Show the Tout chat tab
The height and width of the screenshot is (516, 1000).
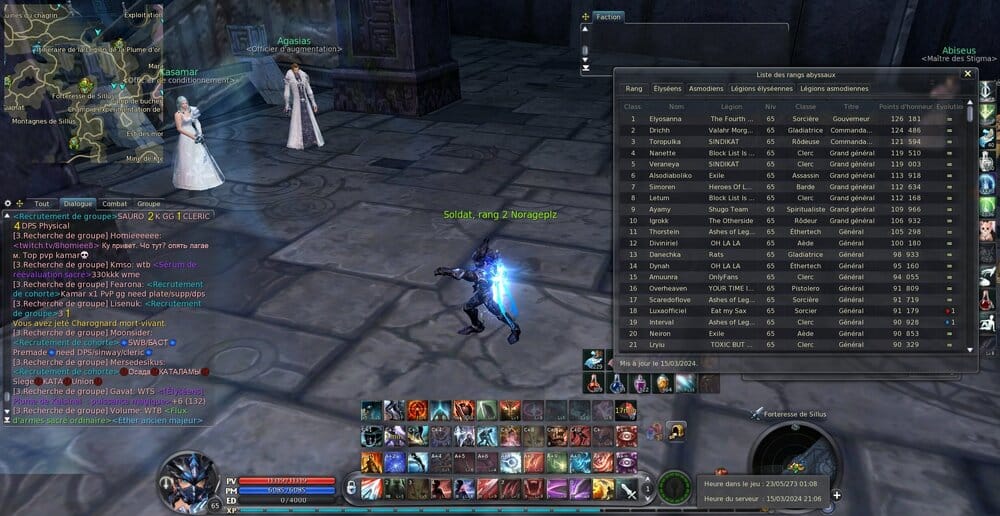pos(41,203)
